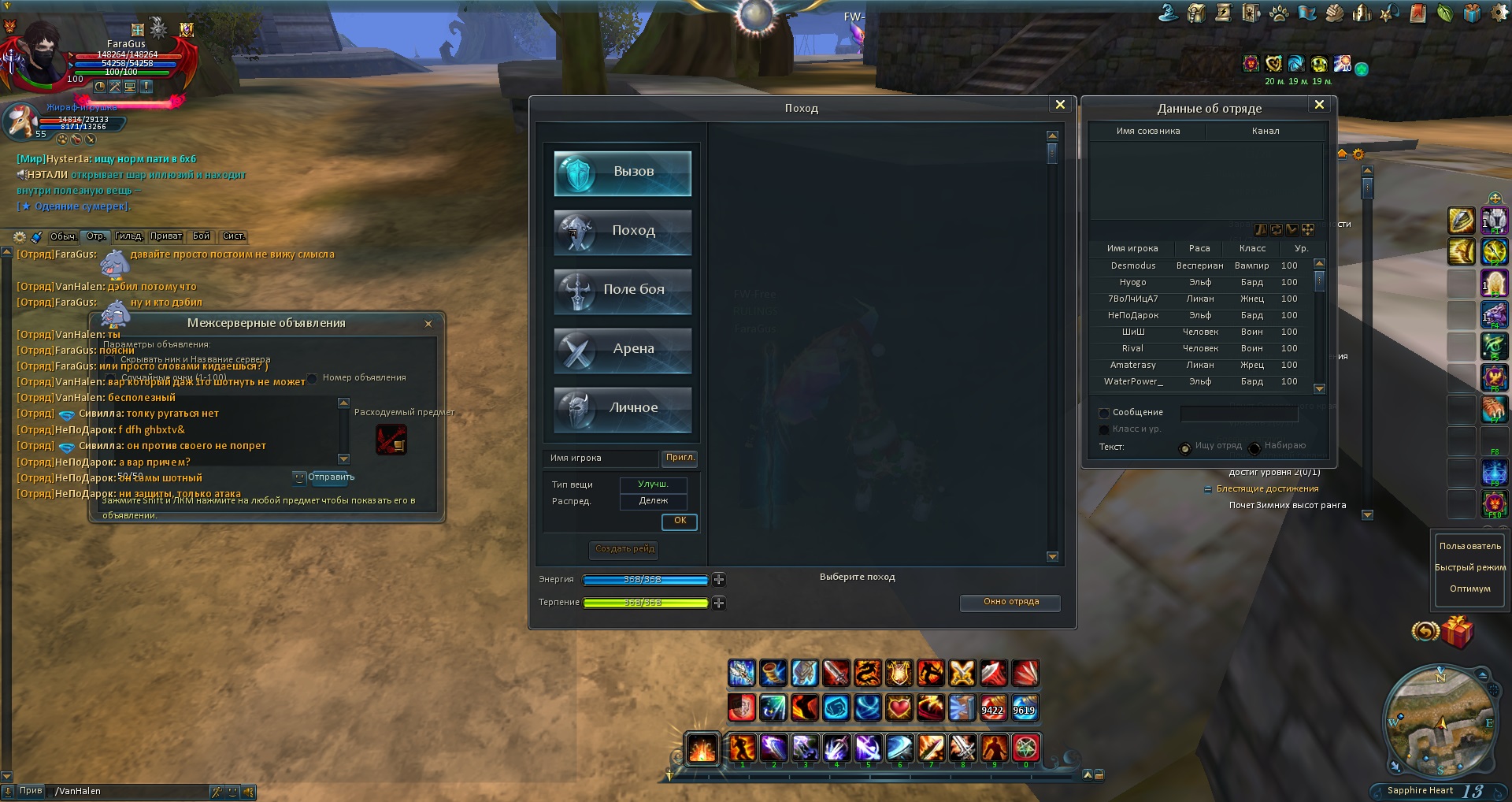Close the Поход window
The image size is (1512, 802).
(x=1060, y=105)
